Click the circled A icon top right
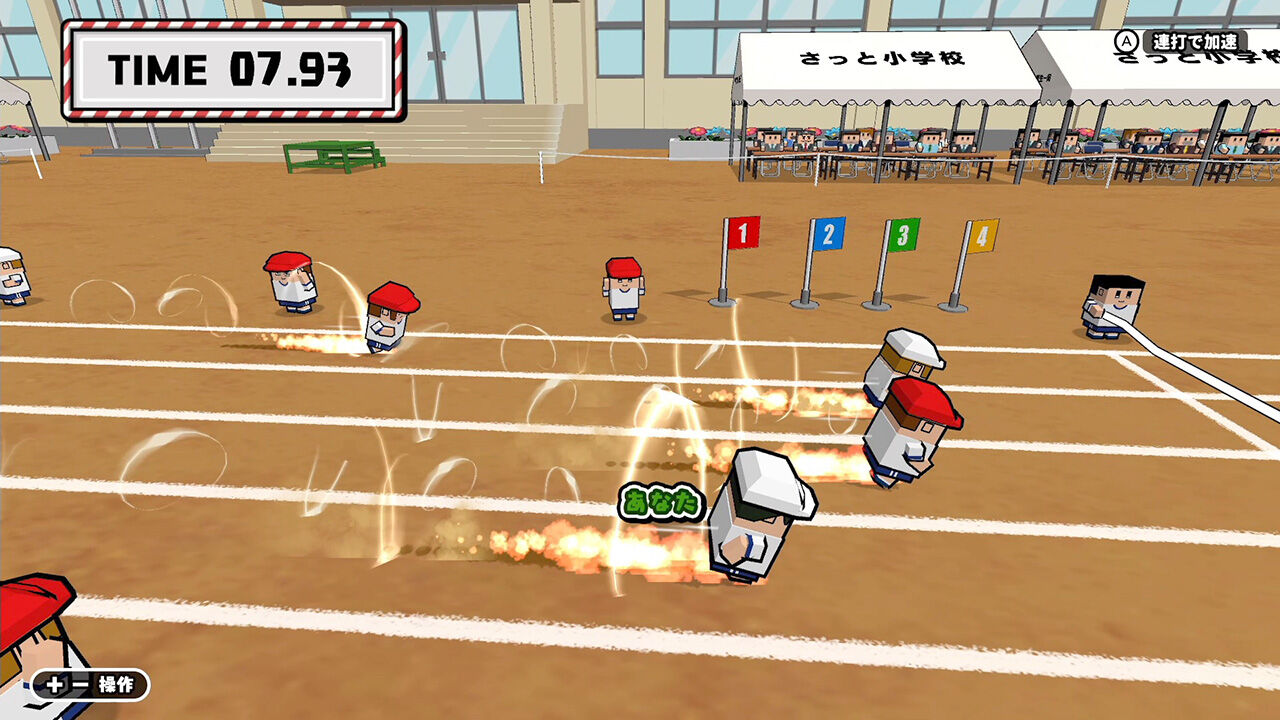Screen dimensions: 1280x720 coord(1126,42)
